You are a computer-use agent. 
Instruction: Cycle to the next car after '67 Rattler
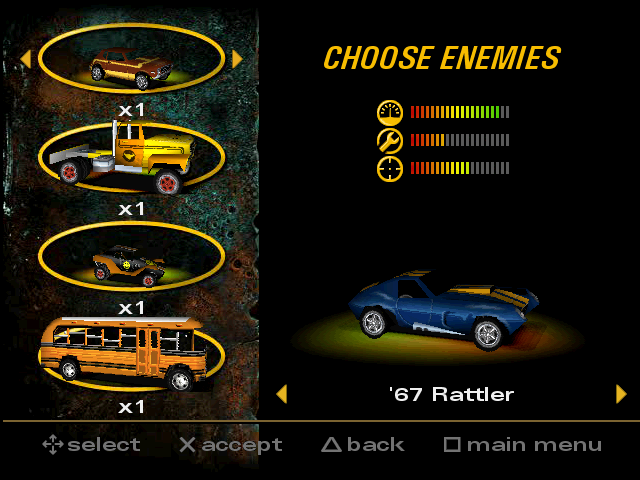[x=621, y=394]
